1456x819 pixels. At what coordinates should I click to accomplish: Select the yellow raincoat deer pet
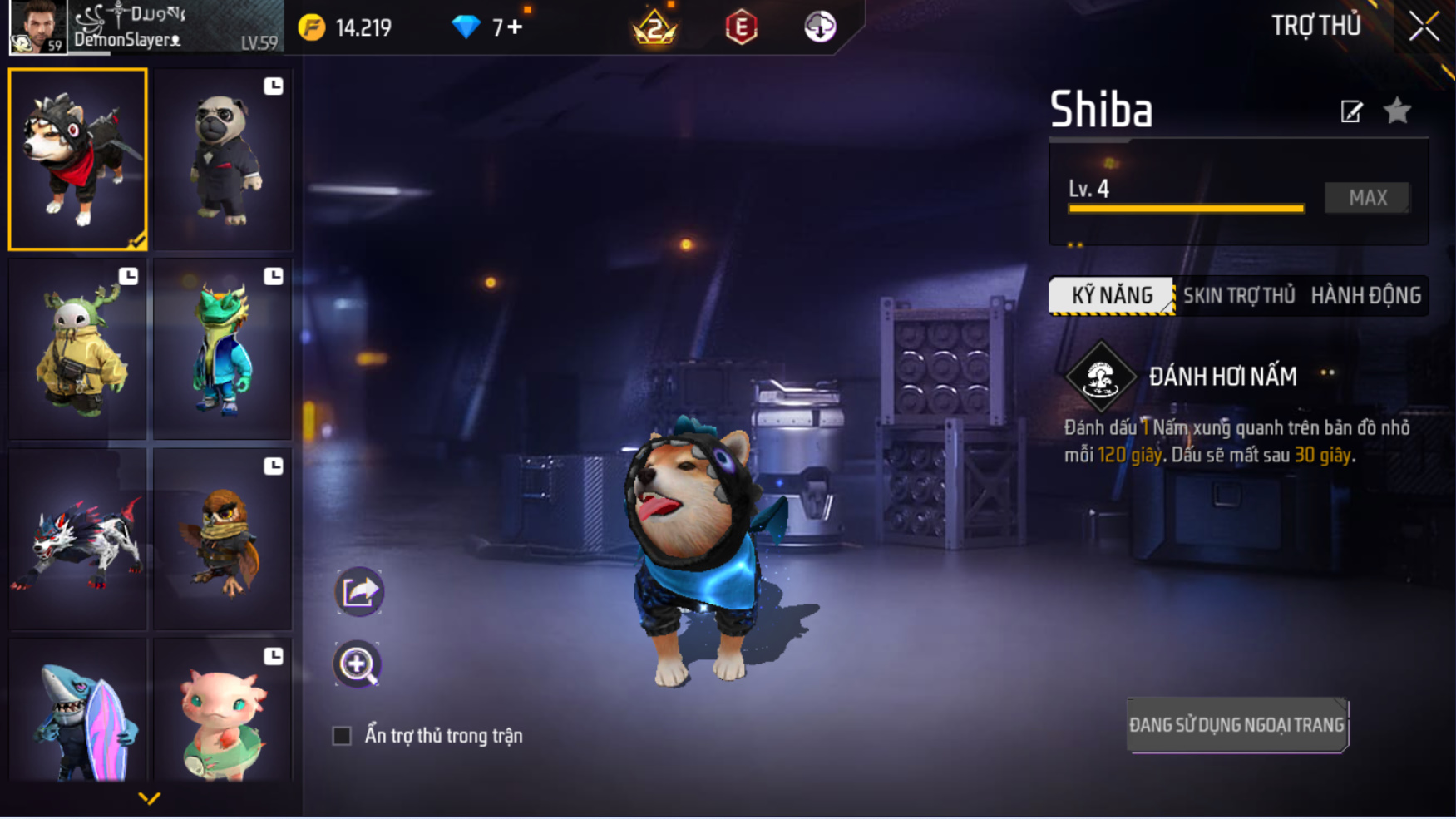[x=78, y=349]
